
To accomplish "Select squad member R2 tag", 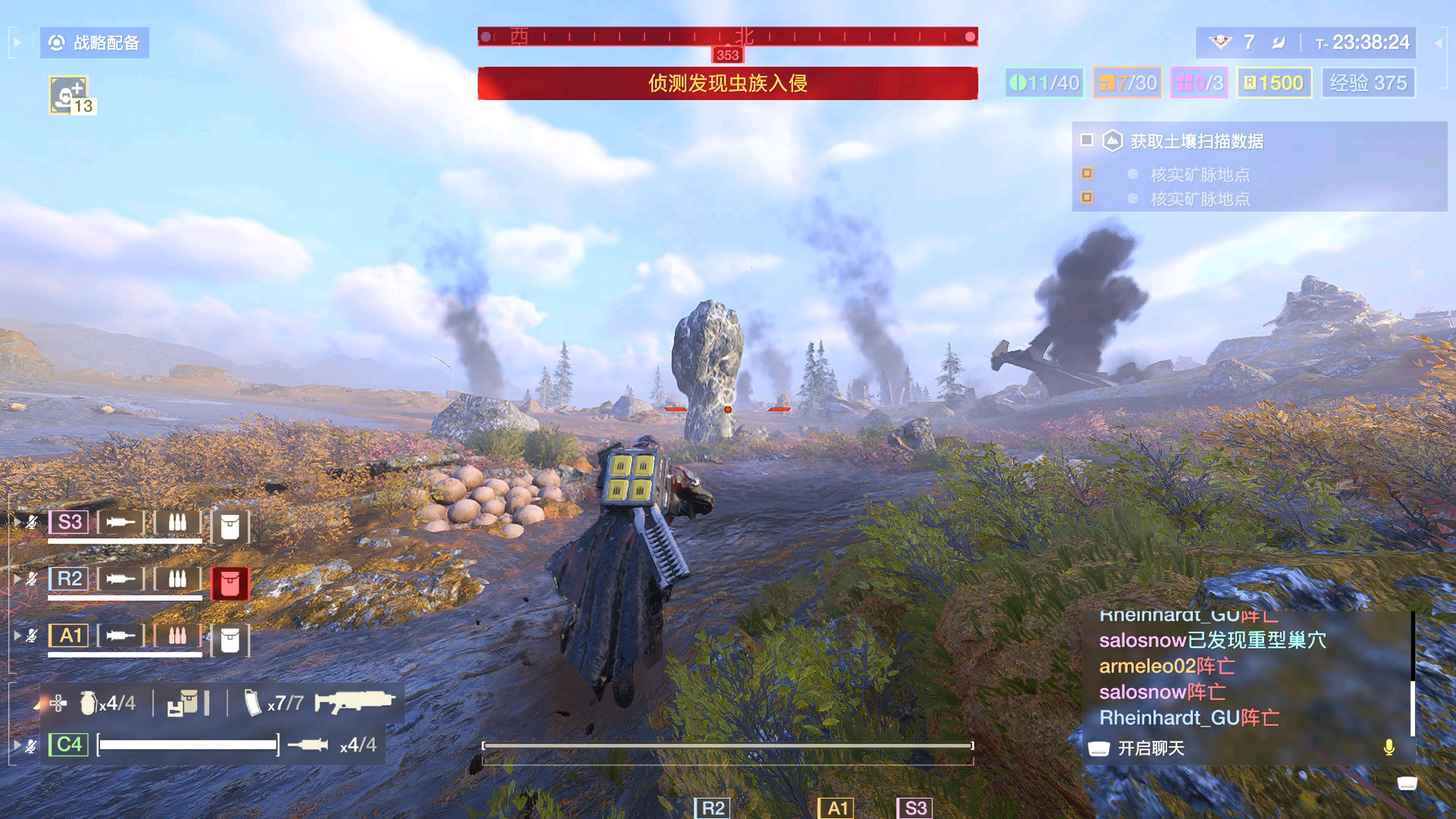I will 69,579.
